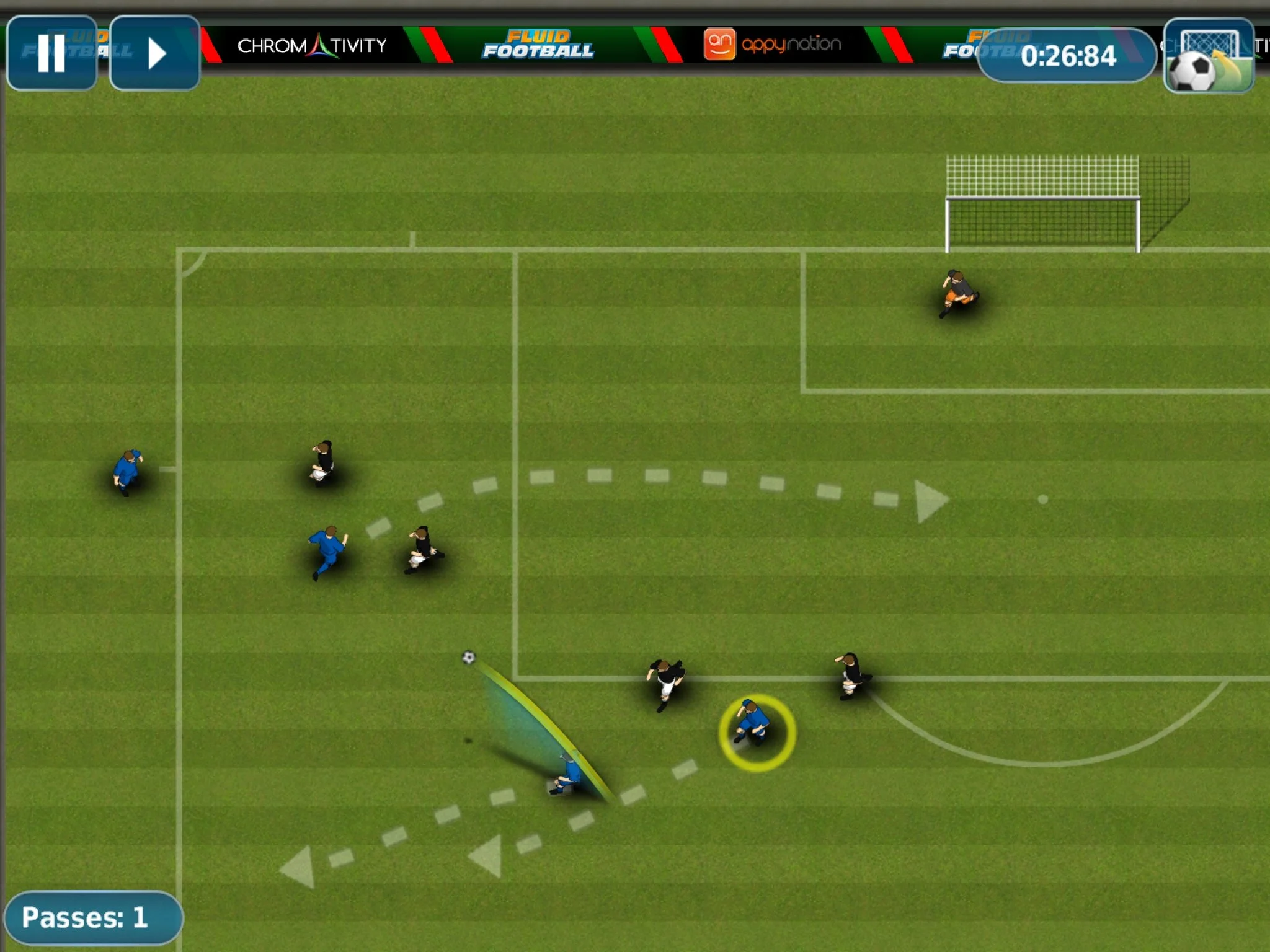Pause the match with the pause button

(51, 53)
